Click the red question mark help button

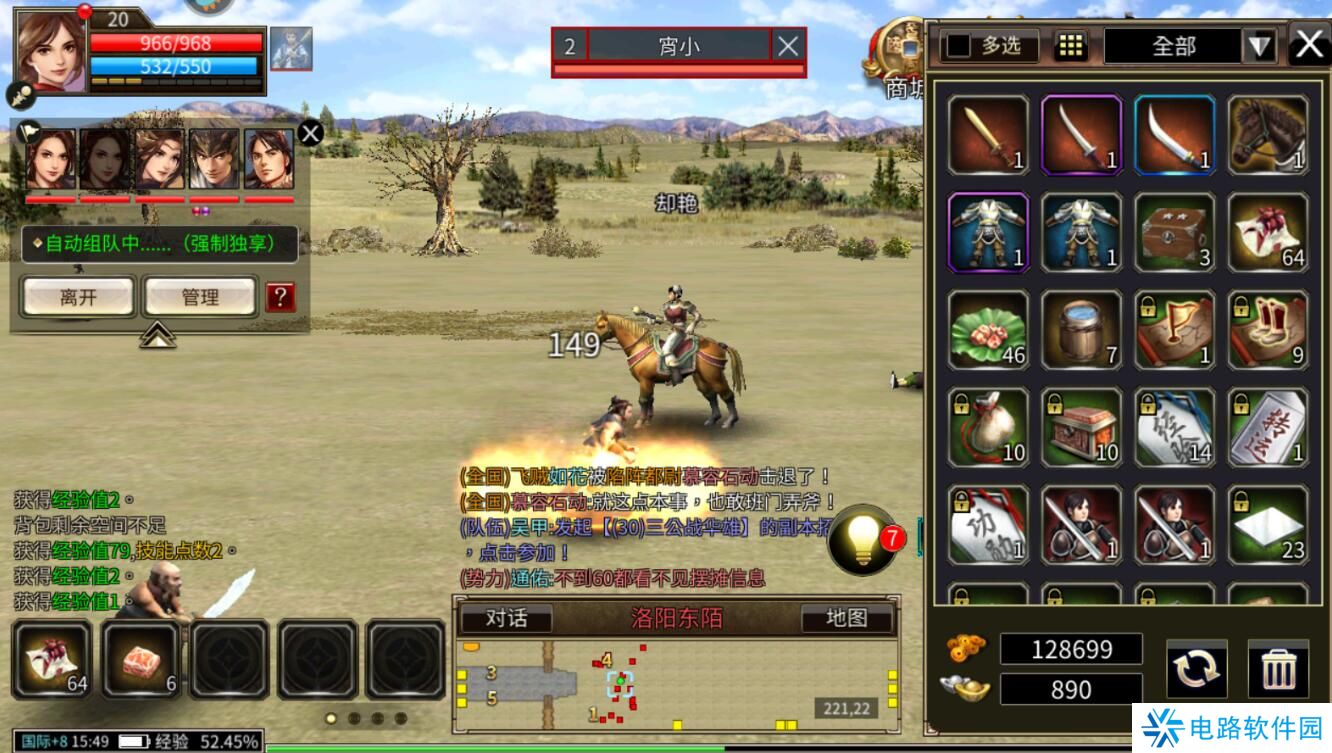[280, 296]
